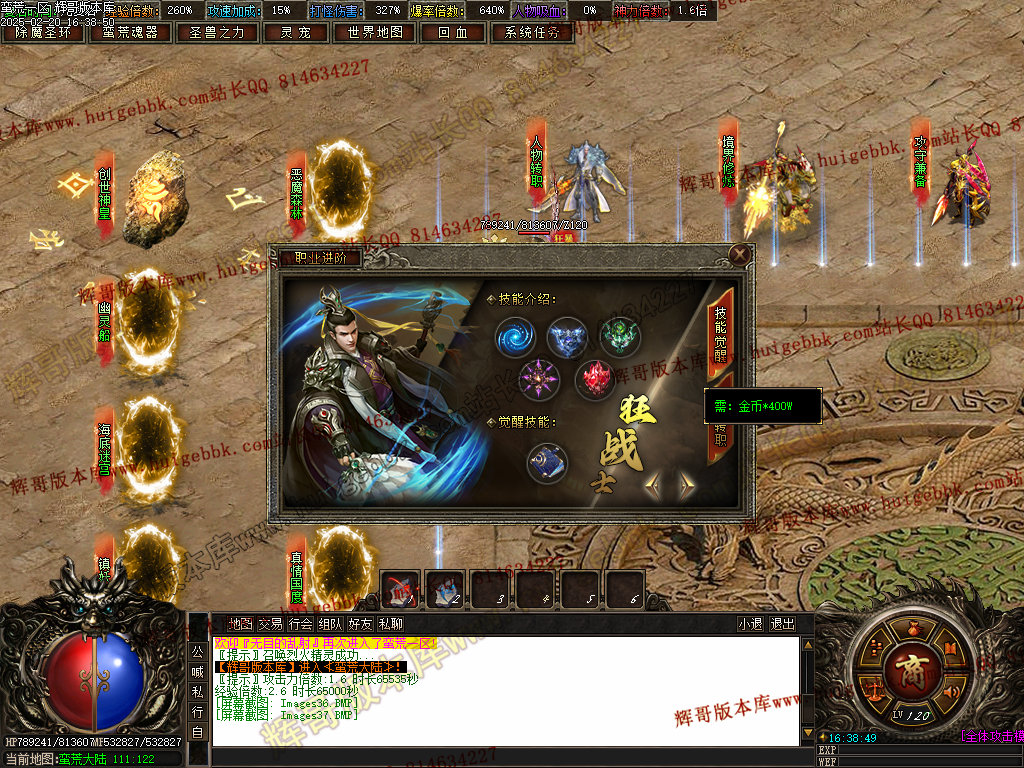Show the next class with right arrow
The image size is (1024, 768).
pyautogui.click(x=687, y=486)
